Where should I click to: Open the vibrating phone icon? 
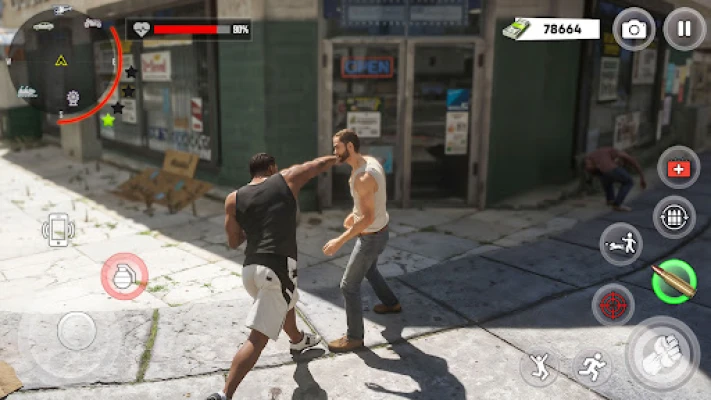tap(59, 230)
